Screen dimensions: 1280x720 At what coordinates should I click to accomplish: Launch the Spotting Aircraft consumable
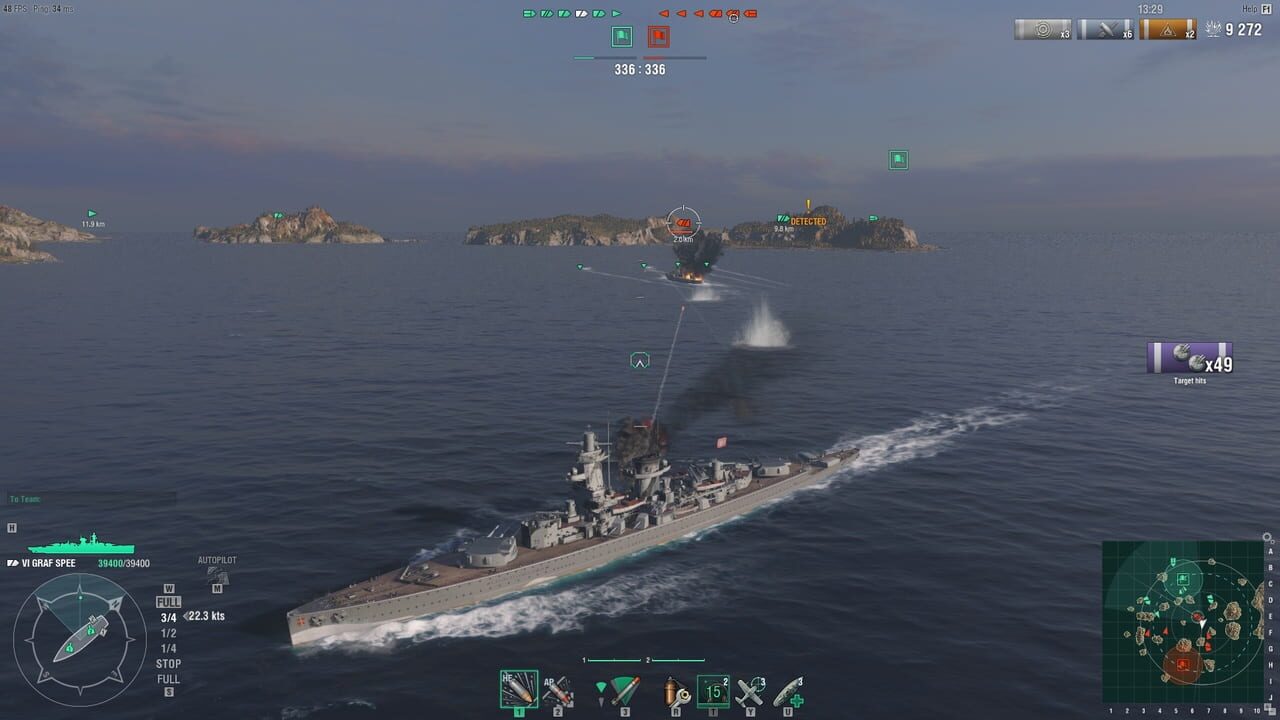click(748, 690)
